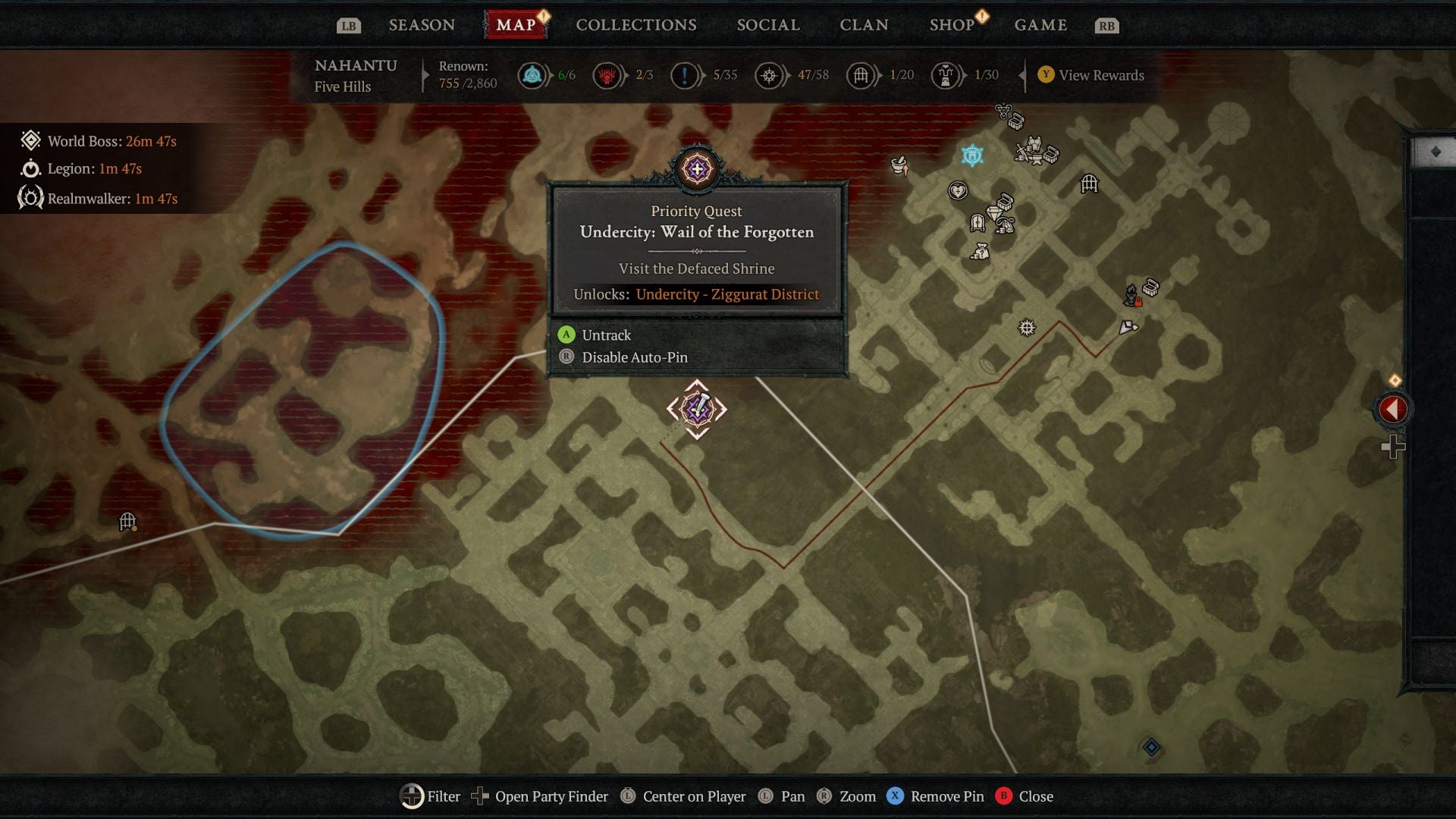
Task: Follow the Undercity - Ziggurat District link
Action: (x=726, y=294)
